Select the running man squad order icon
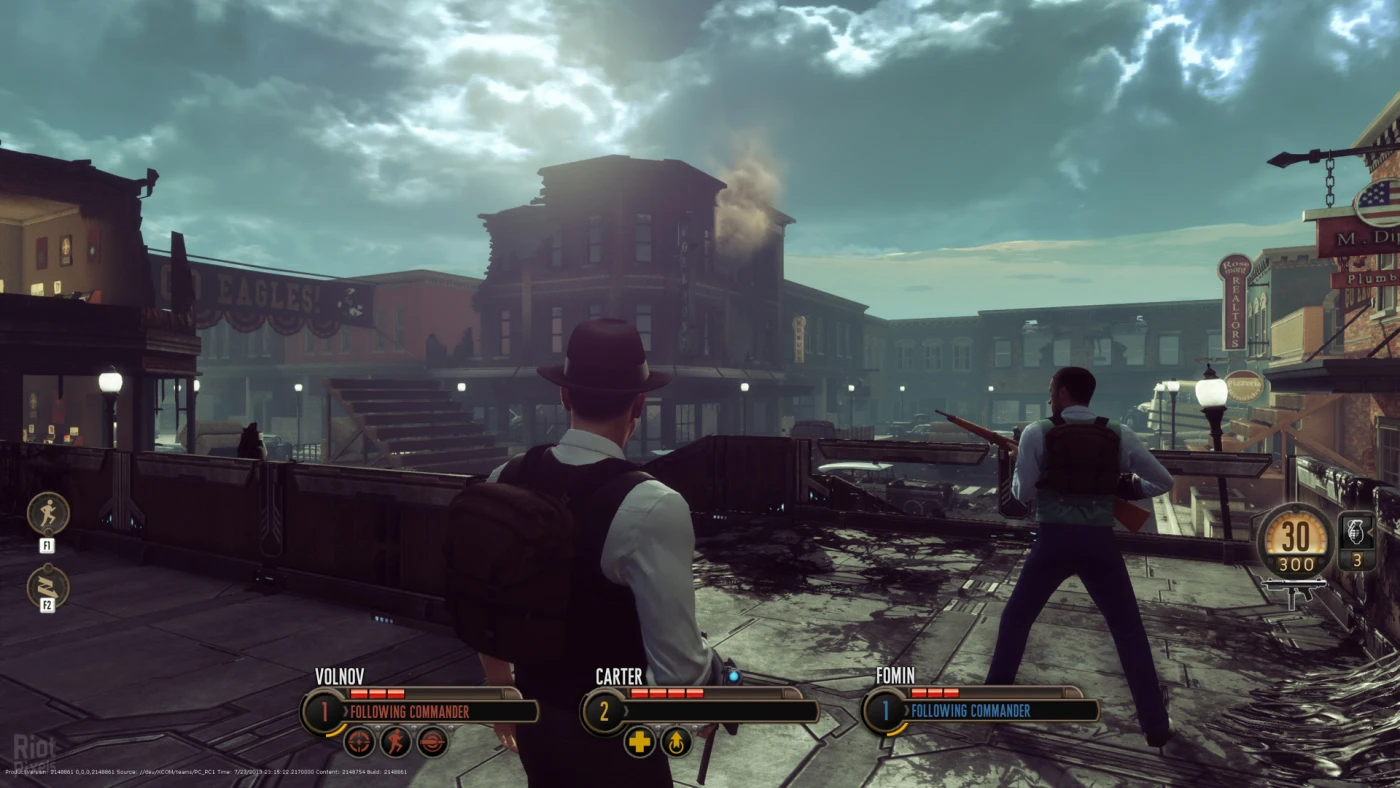Viewport: 1400px width, 788px height. tap(48, 513)
